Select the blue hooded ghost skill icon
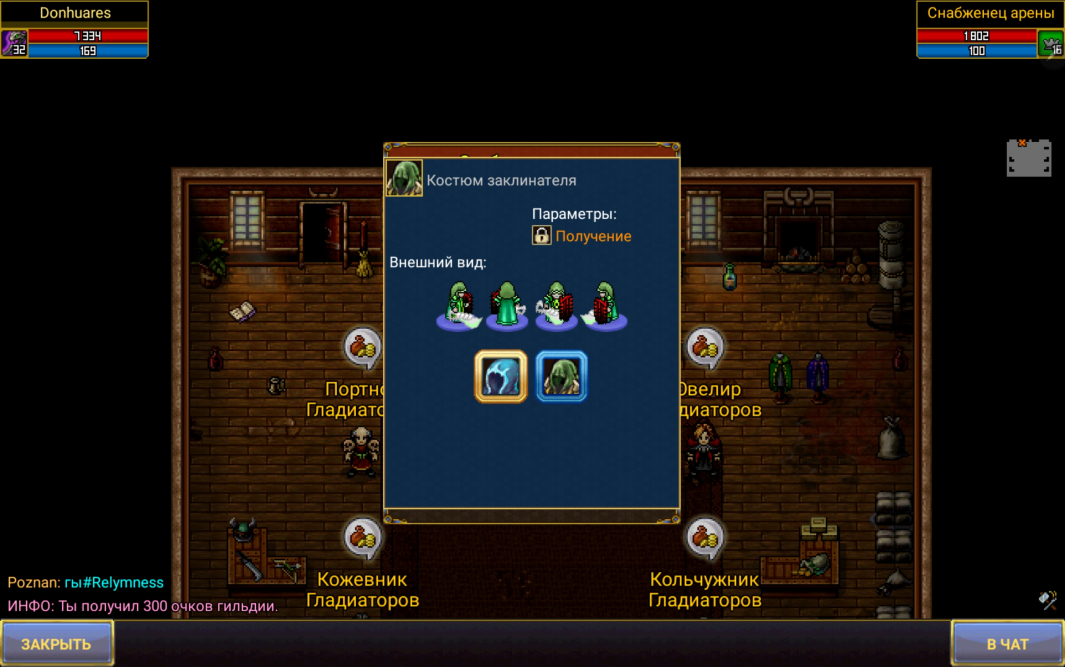The height and width of the screenshot is (667, 1065). [500, 377]
